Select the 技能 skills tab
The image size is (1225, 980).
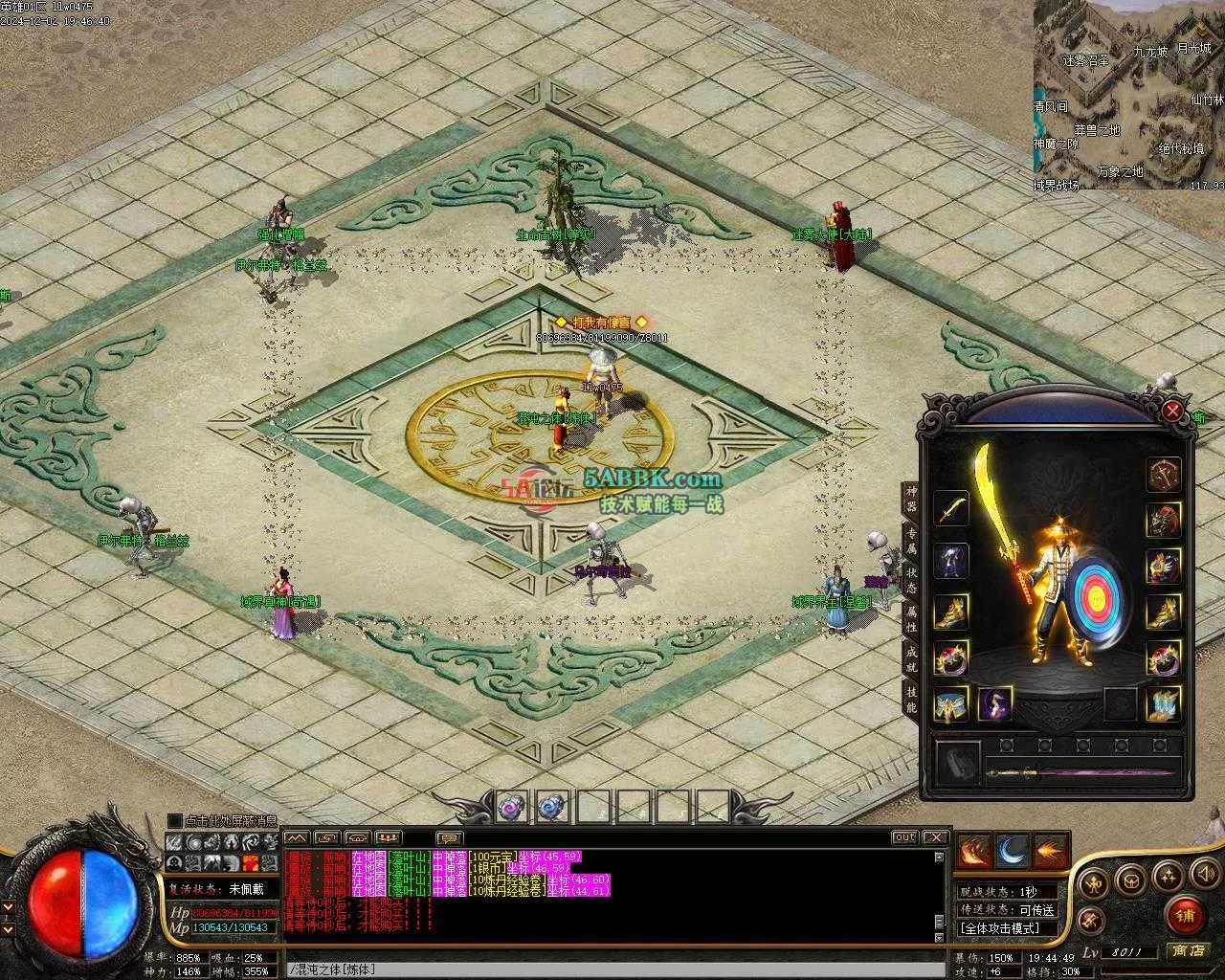[x=912, y=701]
